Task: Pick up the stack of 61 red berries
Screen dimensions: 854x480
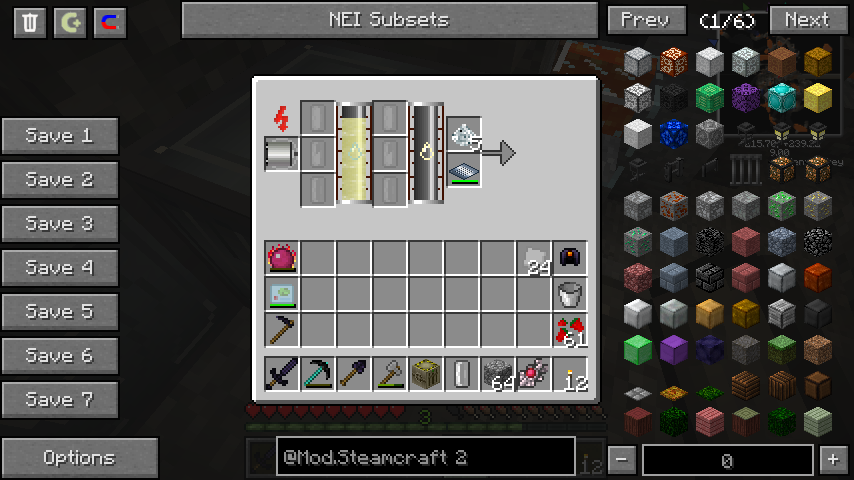Action: pos(570,330)
